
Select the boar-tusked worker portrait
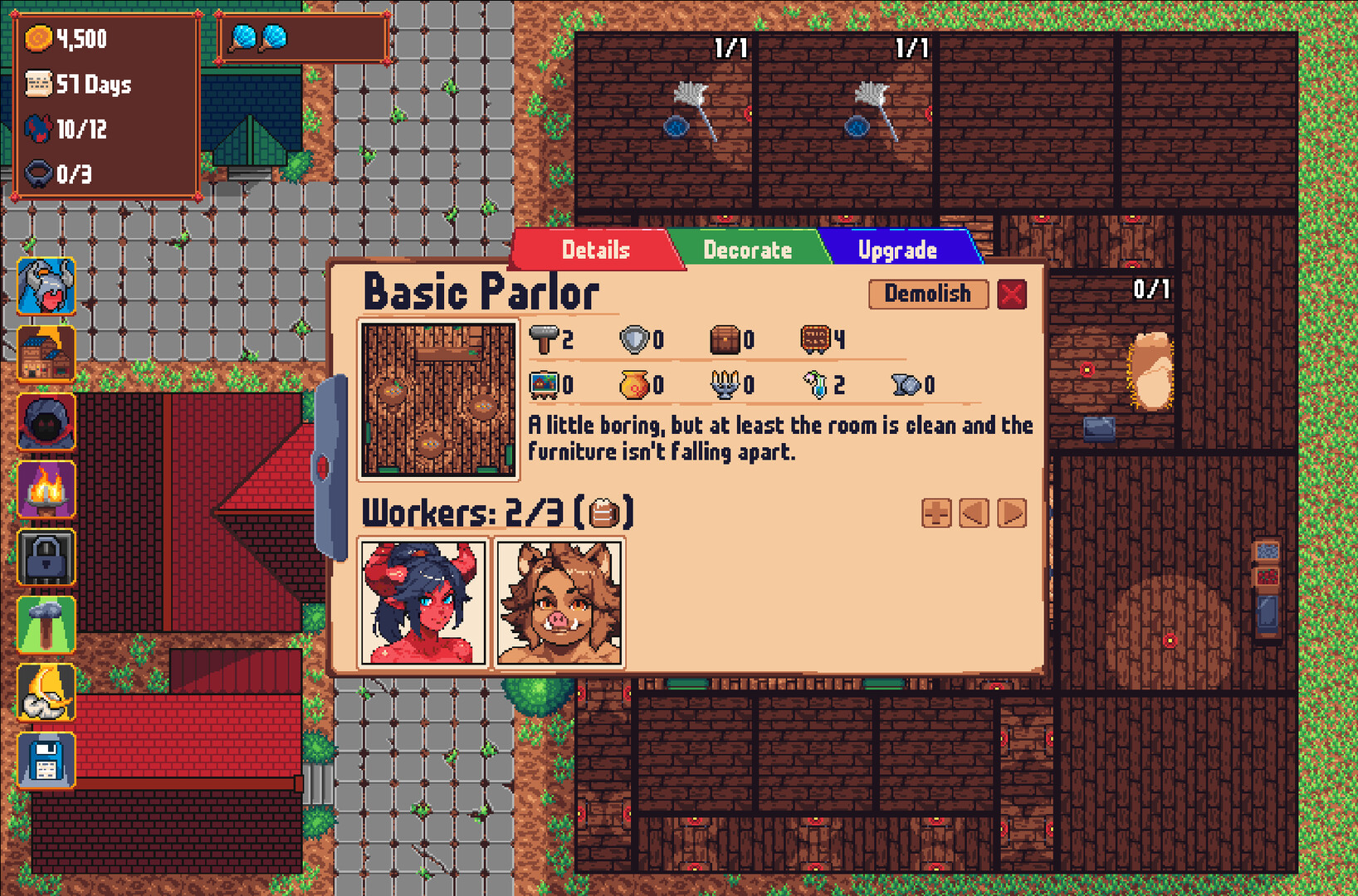559,603
